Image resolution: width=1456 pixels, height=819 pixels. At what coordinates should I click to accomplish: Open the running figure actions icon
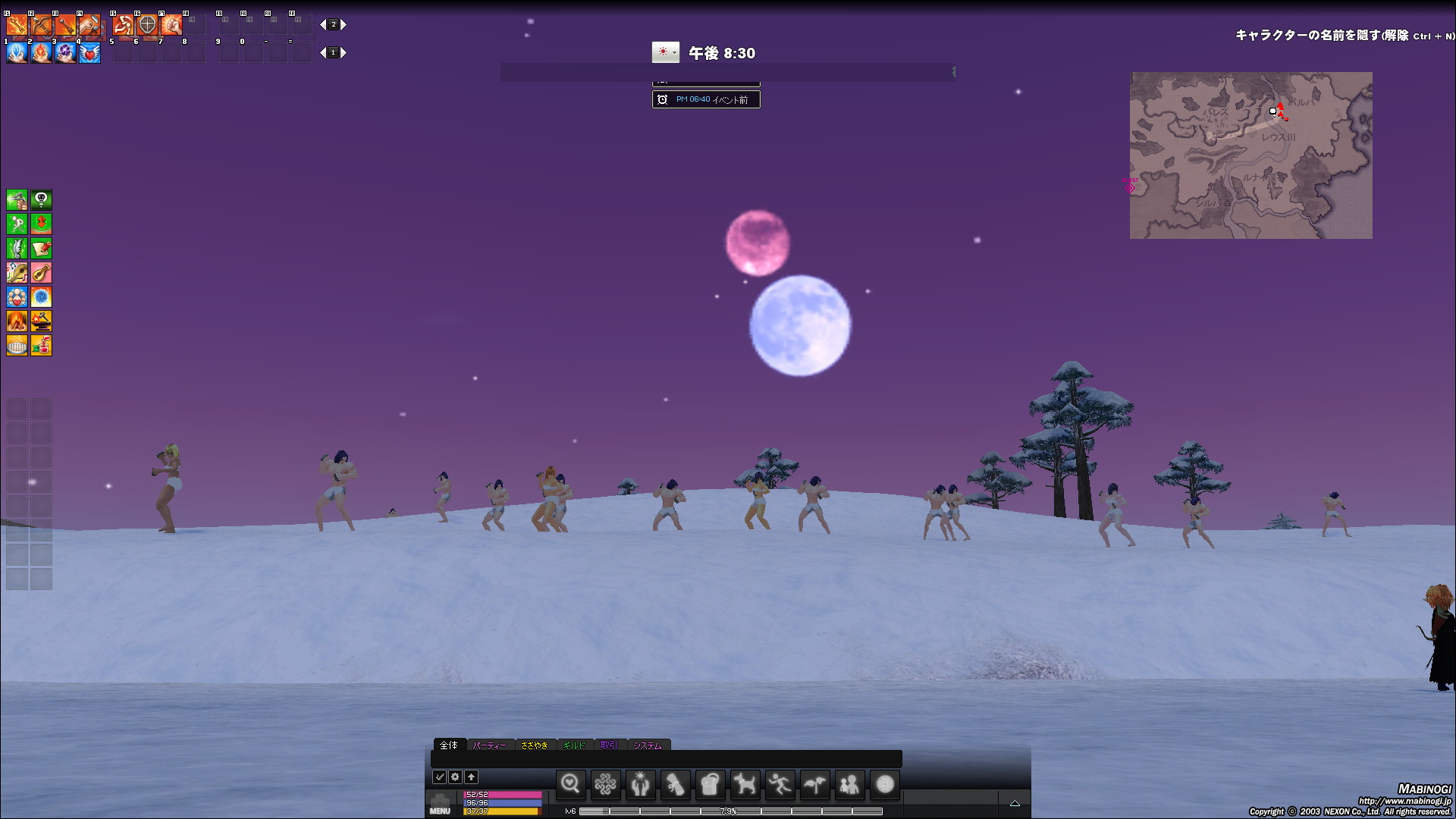coord(780,784)
